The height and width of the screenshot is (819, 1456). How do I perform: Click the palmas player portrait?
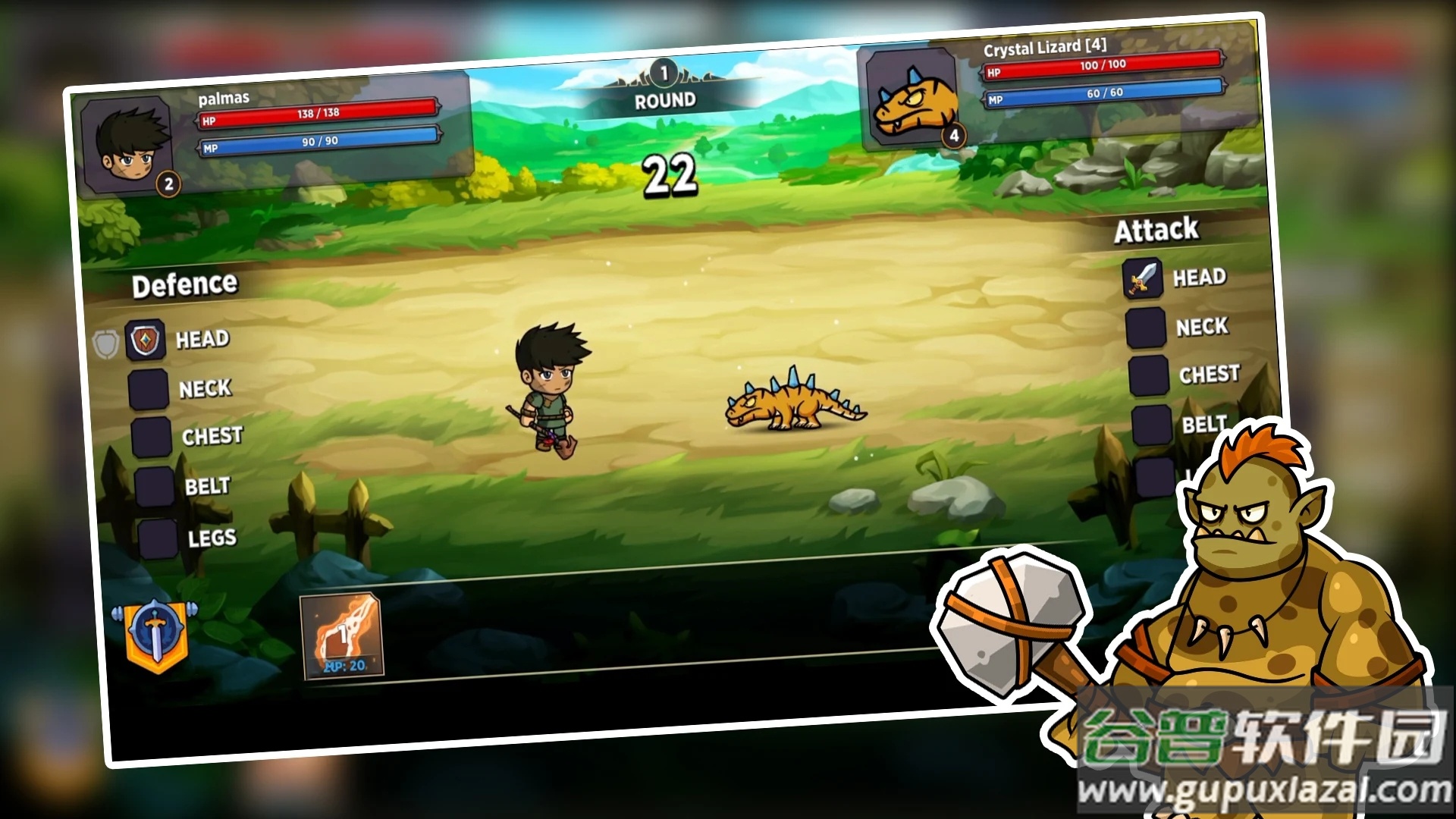pyautogui.click(x=127, y=146)
